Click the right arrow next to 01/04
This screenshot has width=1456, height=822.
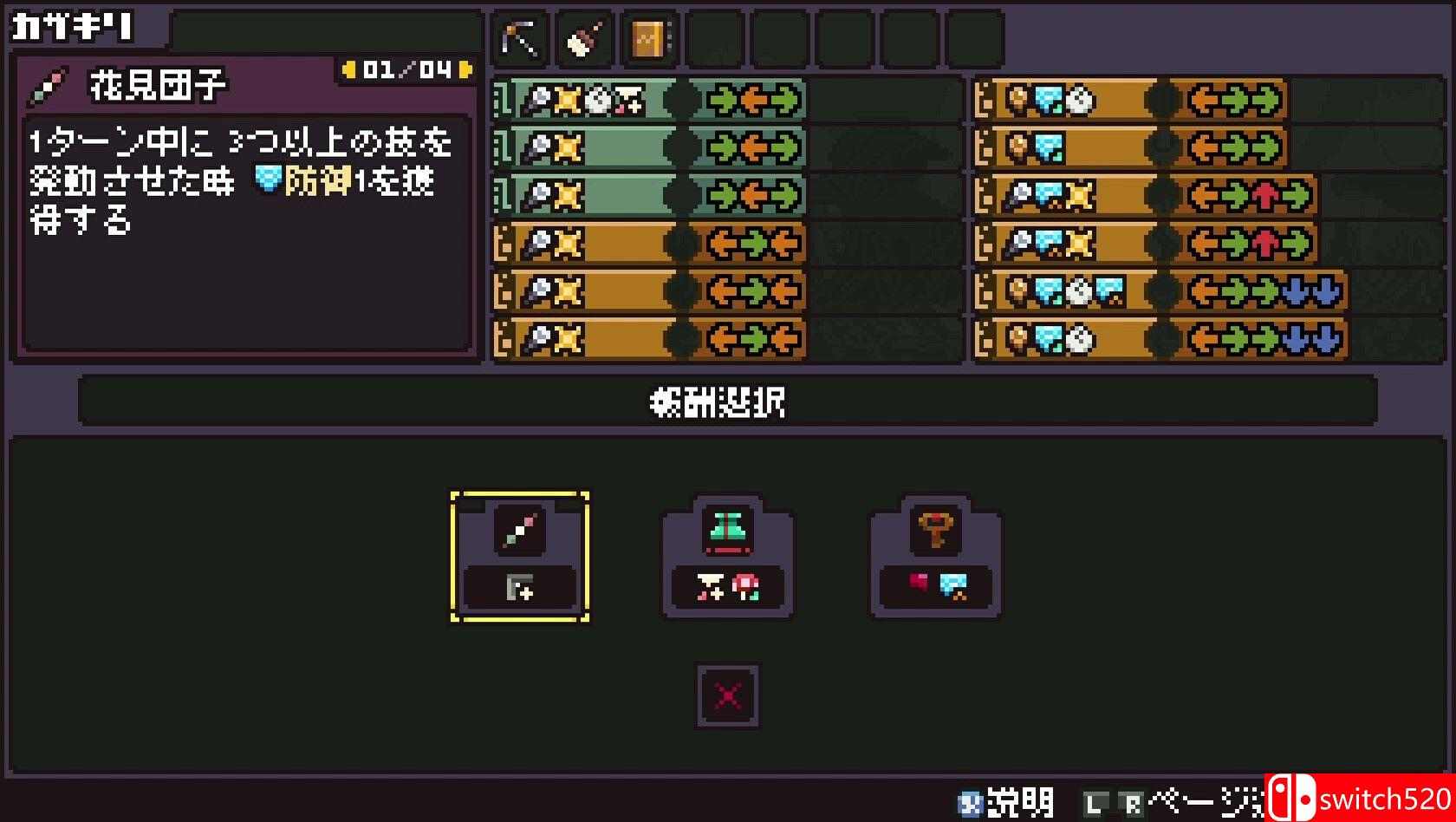465,68
